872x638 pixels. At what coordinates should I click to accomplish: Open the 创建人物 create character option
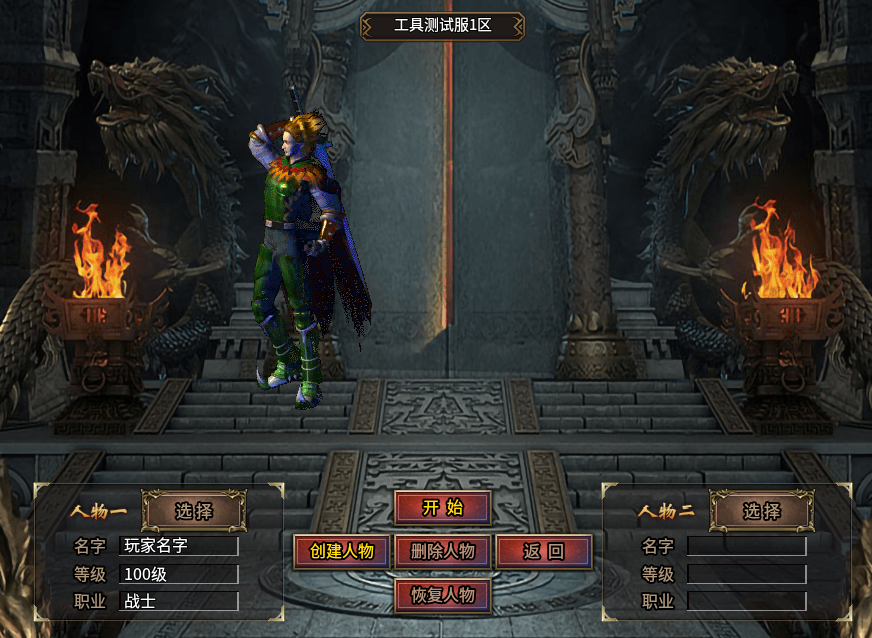point(341,551)
